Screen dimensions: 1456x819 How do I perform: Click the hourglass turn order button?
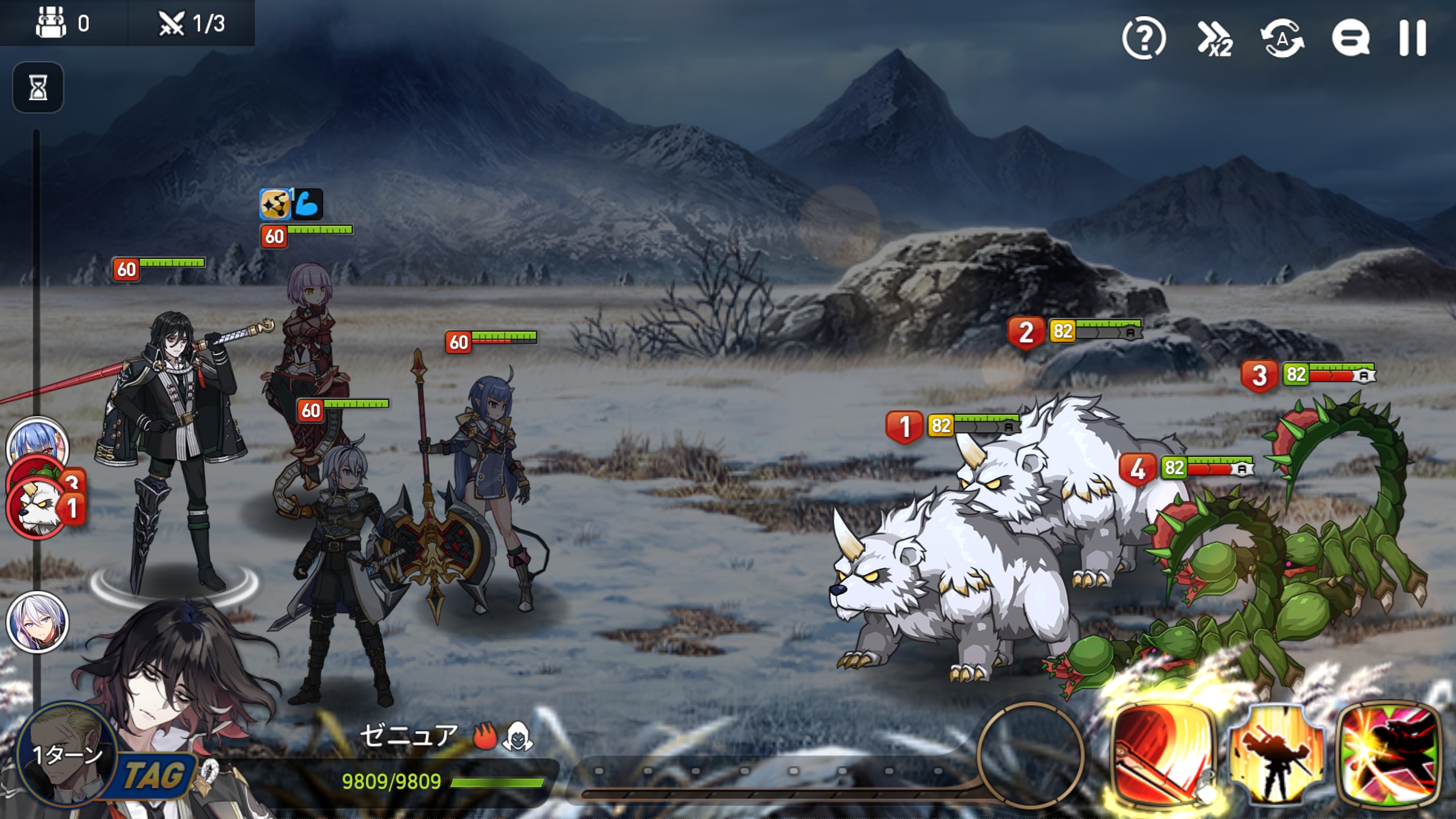pos(38,88)
